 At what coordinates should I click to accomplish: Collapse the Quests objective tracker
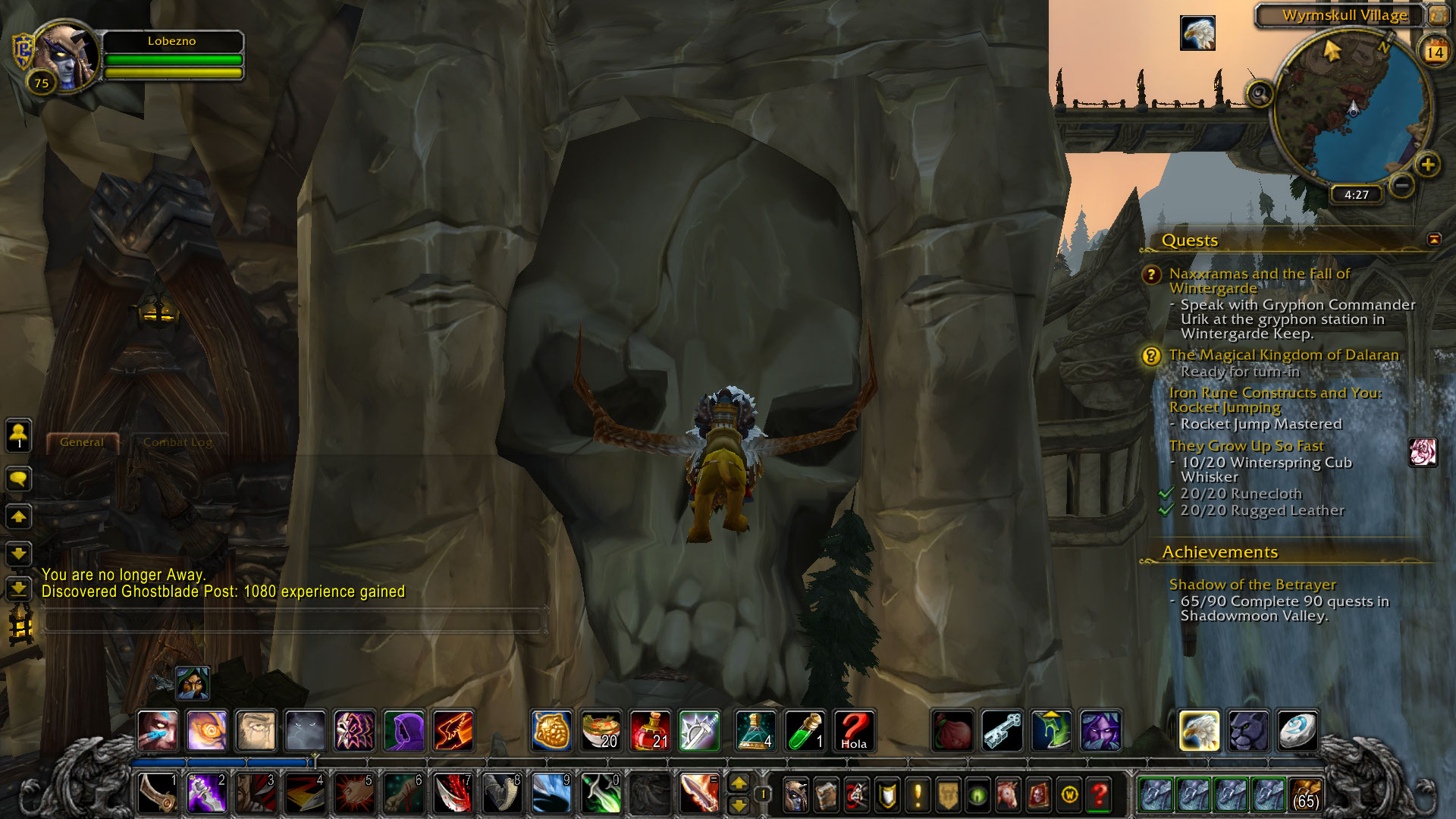[1433, 240]
